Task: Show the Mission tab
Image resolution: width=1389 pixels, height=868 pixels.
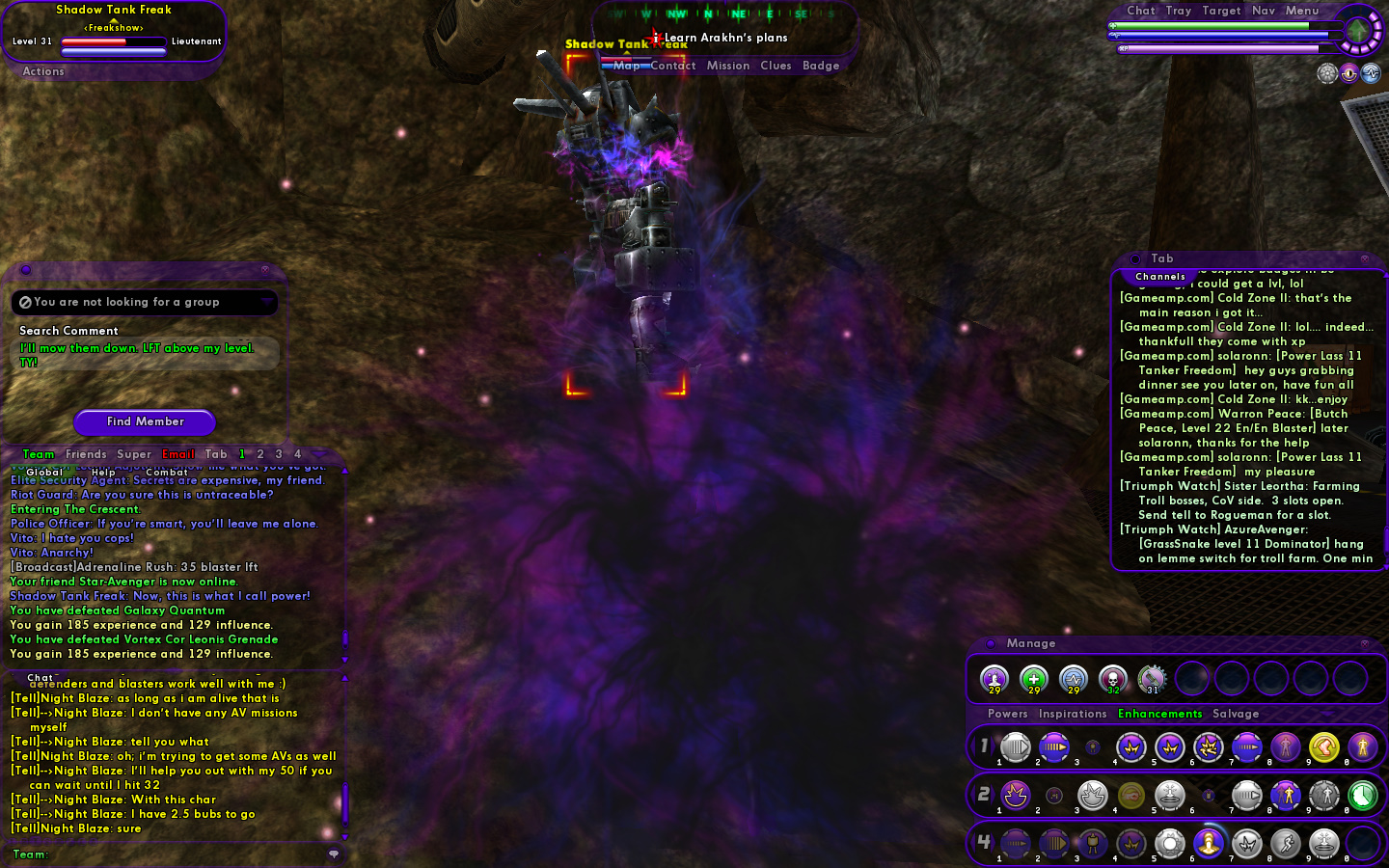Action: [x=727, y=66]
